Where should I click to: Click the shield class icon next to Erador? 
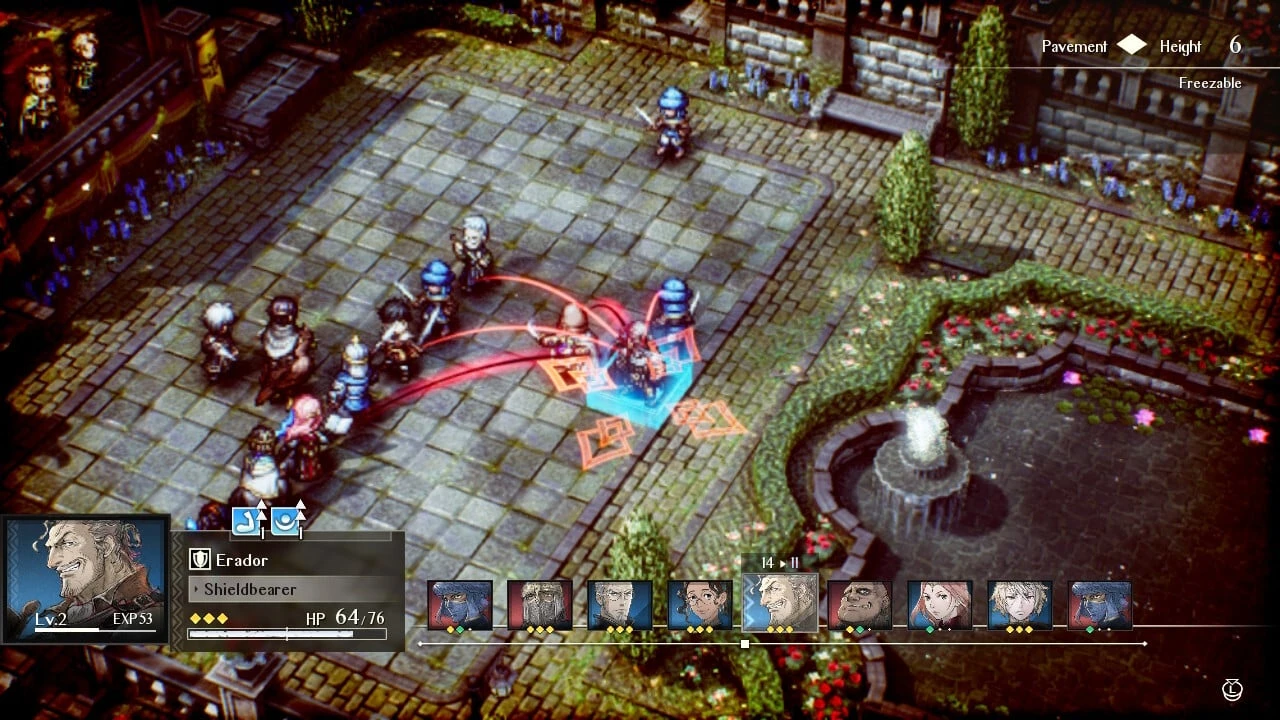tap(200, 560)
